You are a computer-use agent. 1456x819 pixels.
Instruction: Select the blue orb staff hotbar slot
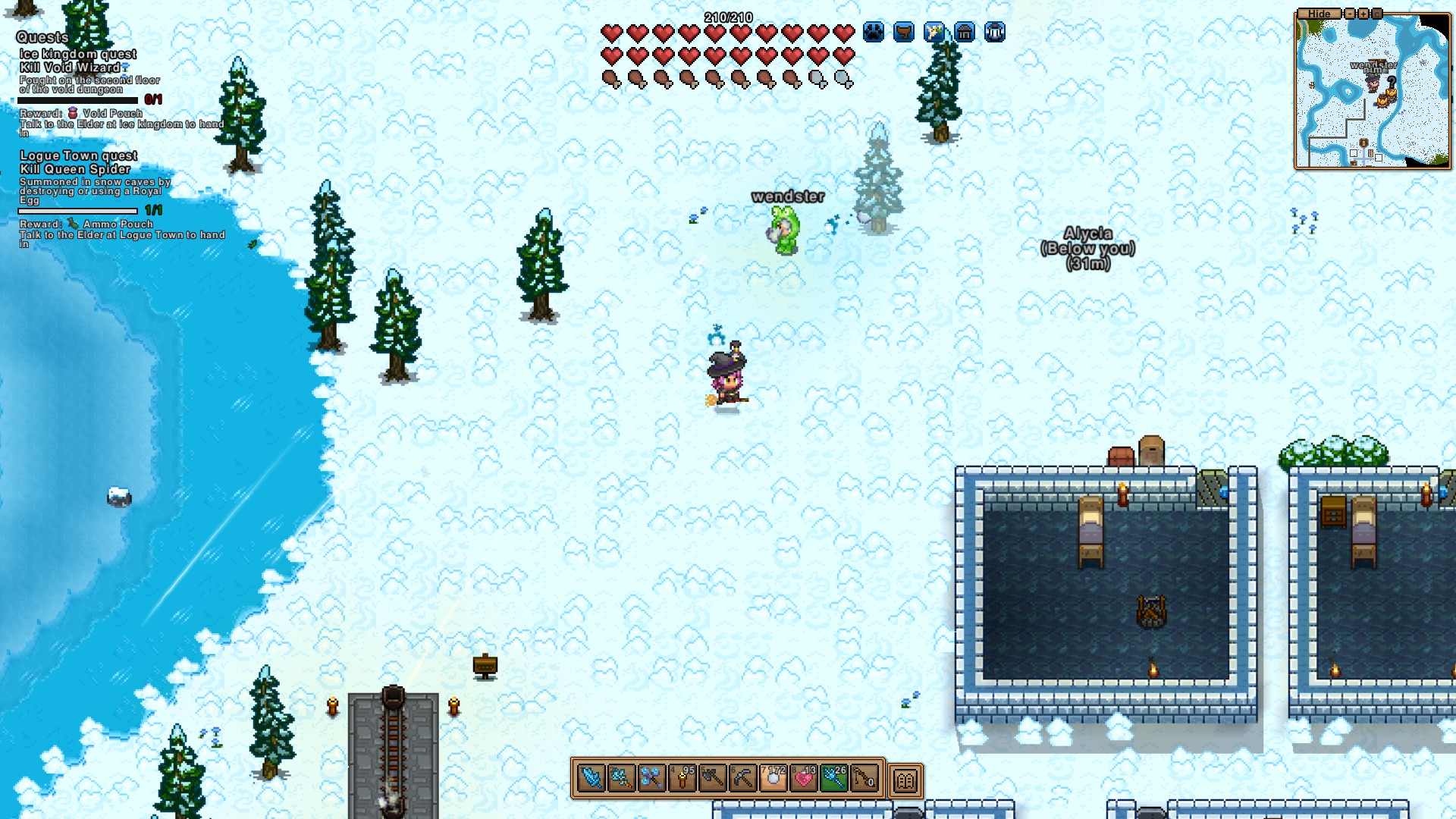click(x=652, y=778)
